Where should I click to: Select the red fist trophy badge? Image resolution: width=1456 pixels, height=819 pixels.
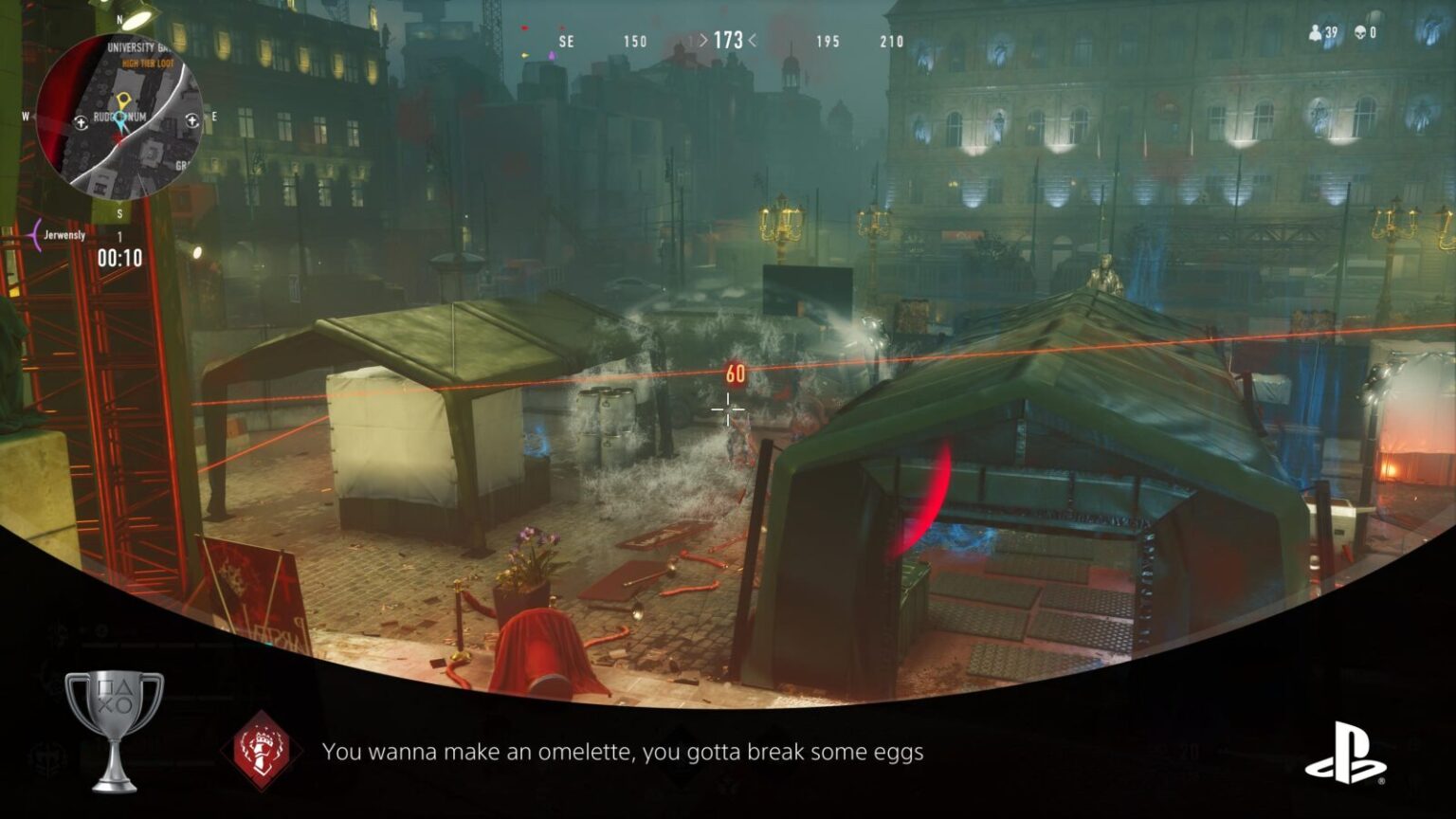[262, 751]
